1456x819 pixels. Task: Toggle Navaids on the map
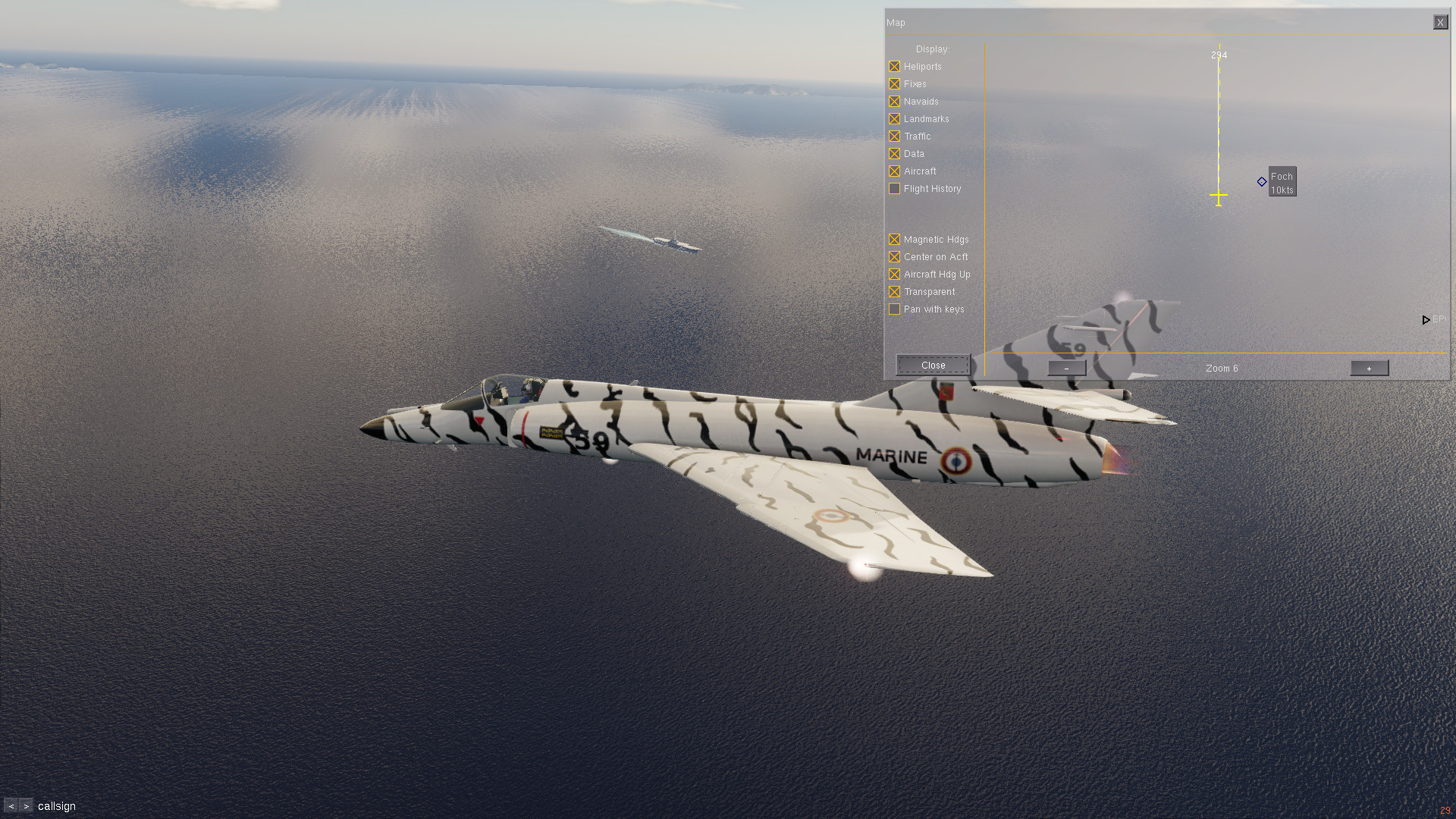[895, 102]
